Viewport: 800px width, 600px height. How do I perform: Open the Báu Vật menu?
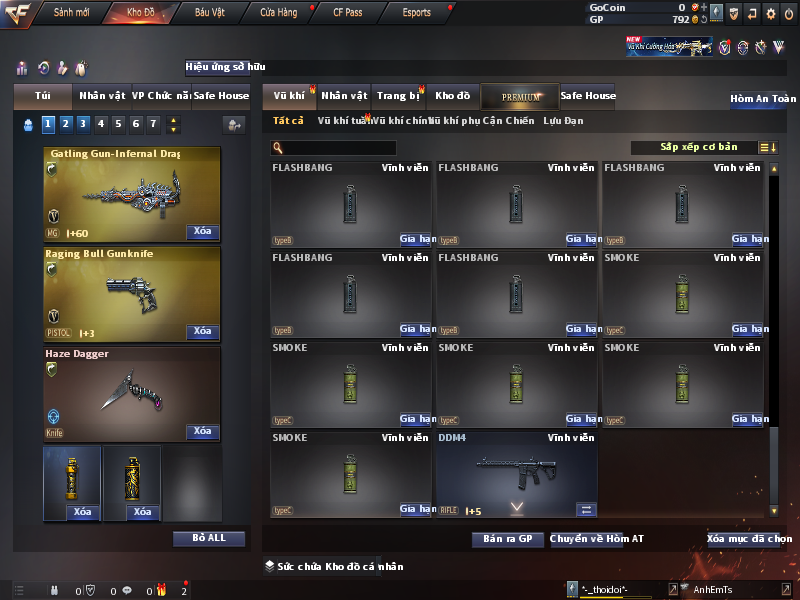pyautogui.click(x=210, y=13)
